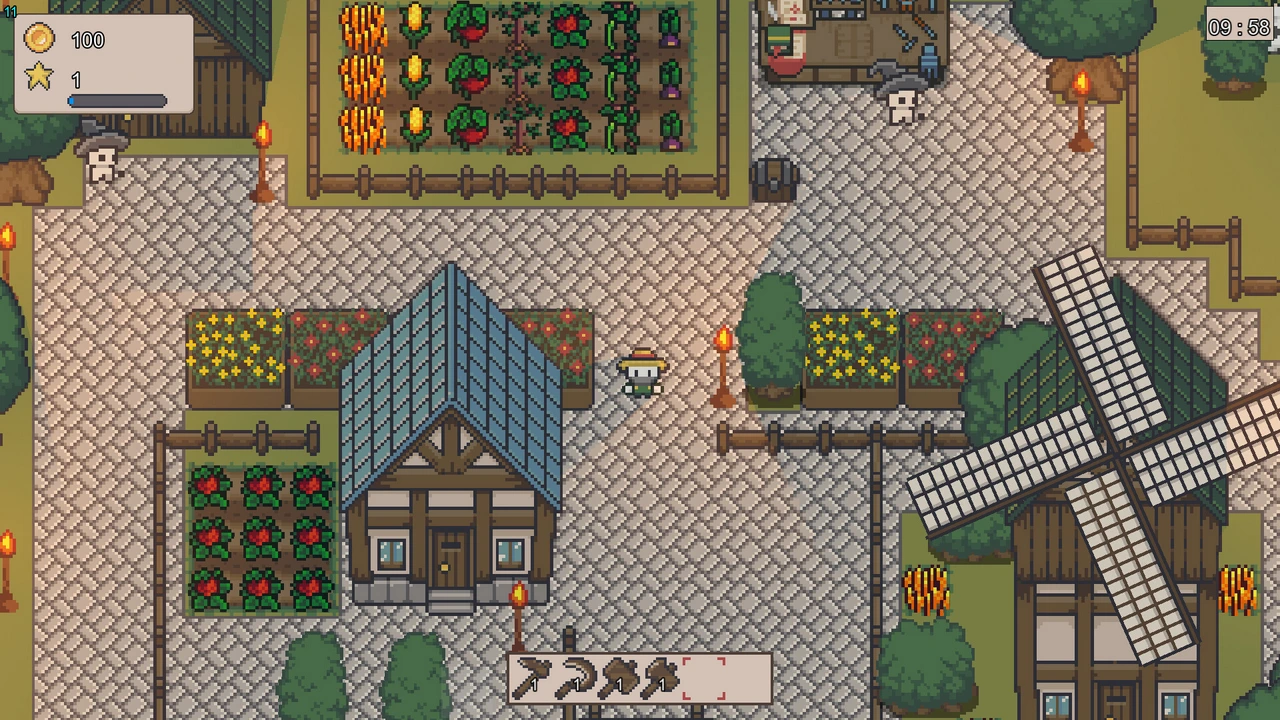
Task: Choose the empty red-bracketed hotbar slot
Action: click(x=704, y=679)
